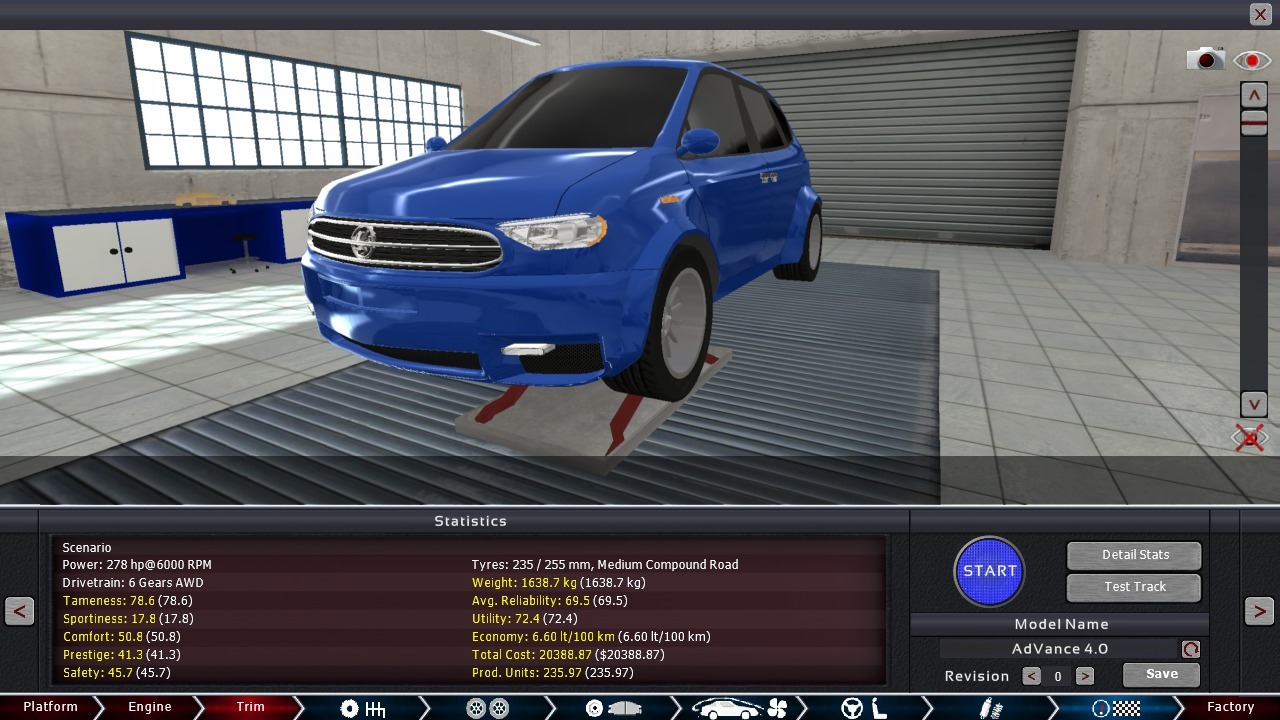Open the Factory tab
The width and height of the screenshot is (1280, 720).
(1230, 707)
